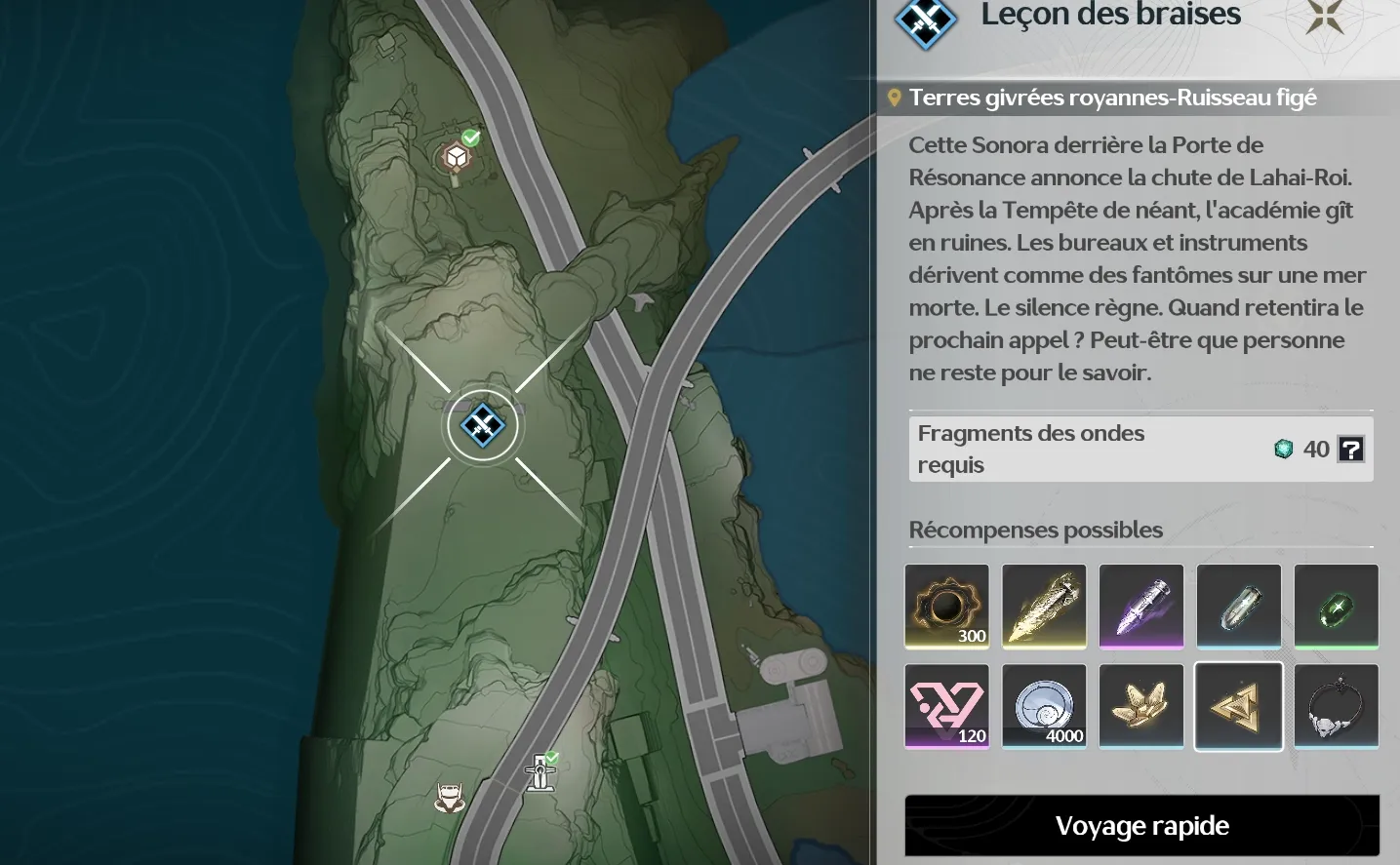Click the cube map marker with green checkmark
Screen dimensions: 1400x865
[457, 156]
